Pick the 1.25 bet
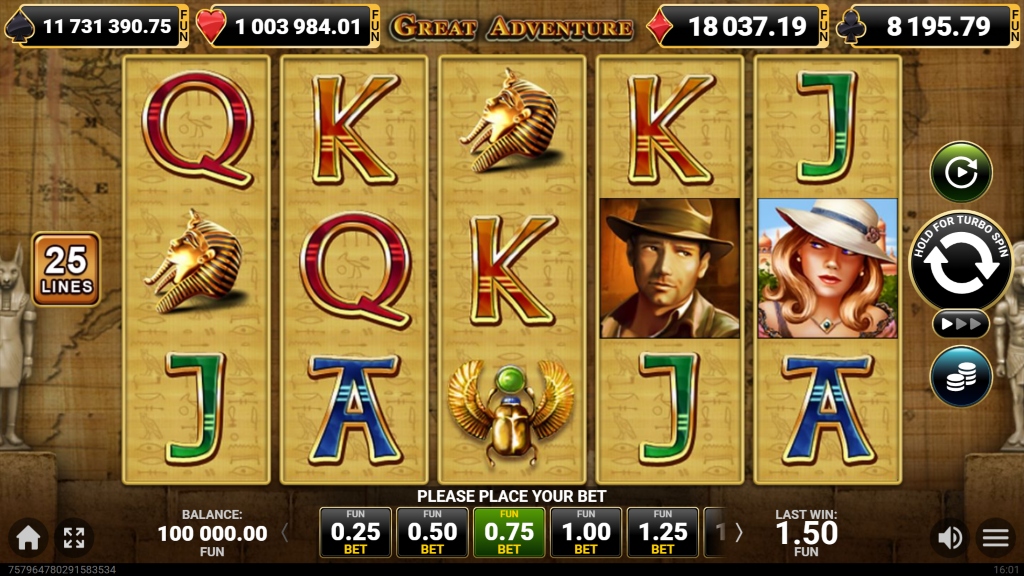Image resolution: width=1024 pixels, height=576 pixels. pos(663,532)
